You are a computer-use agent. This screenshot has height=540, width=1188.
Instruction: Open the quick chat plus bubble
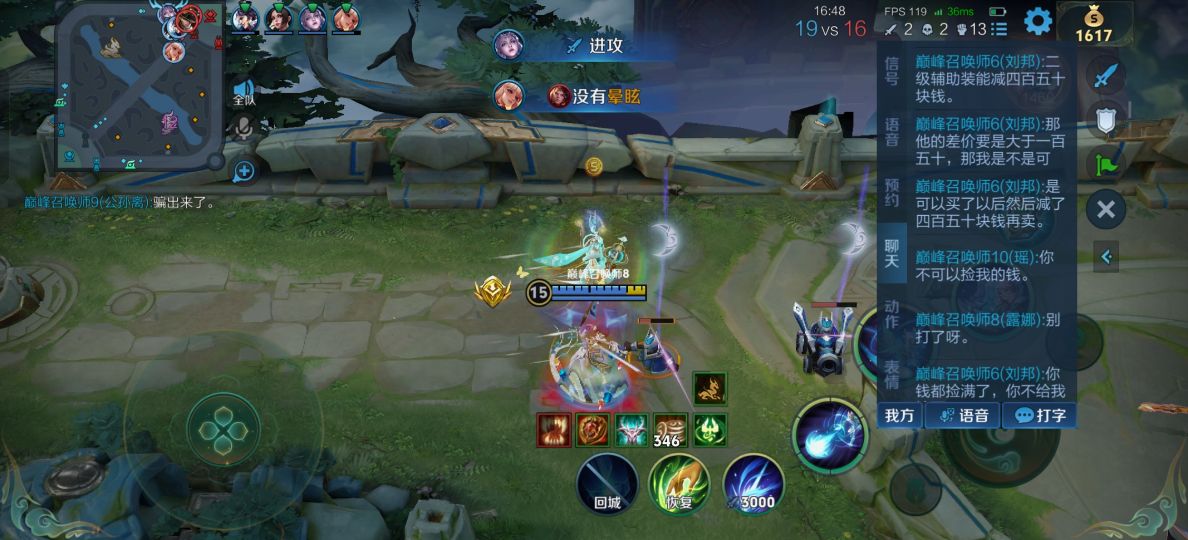(x=243, y=171)
